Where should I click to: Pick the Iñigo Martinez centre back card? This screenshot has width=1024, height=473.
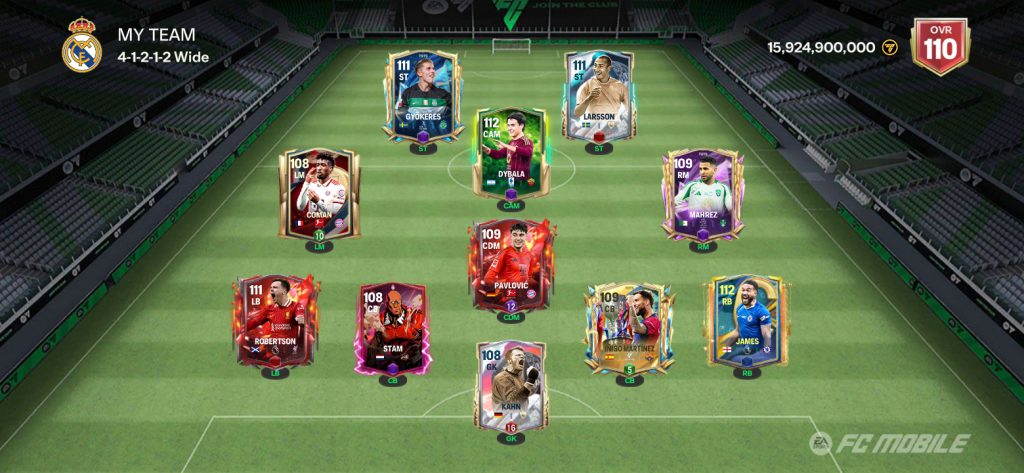[629, 327]
